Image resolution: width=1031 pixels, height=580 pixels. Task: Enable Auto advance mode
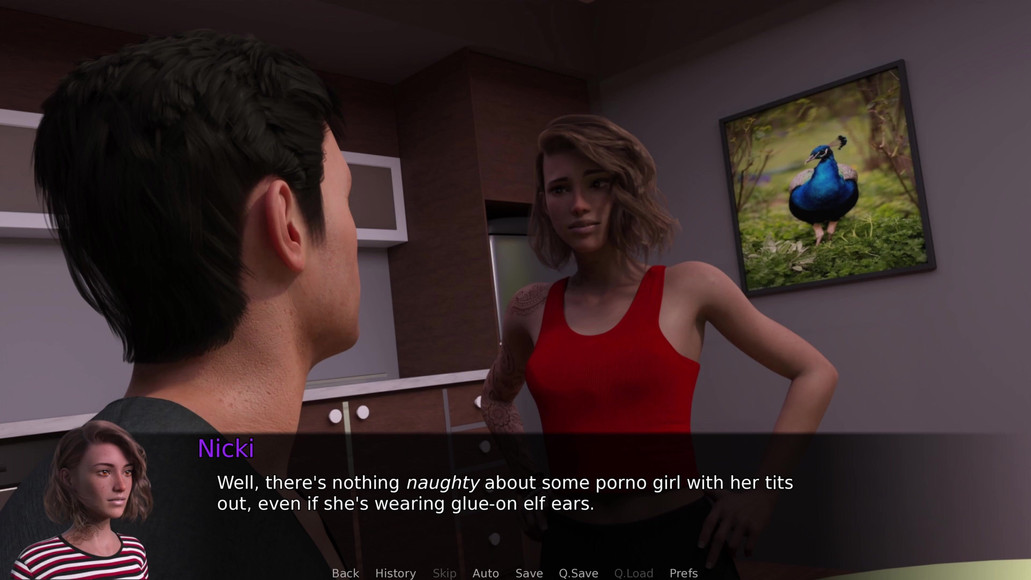click(485, 573)
